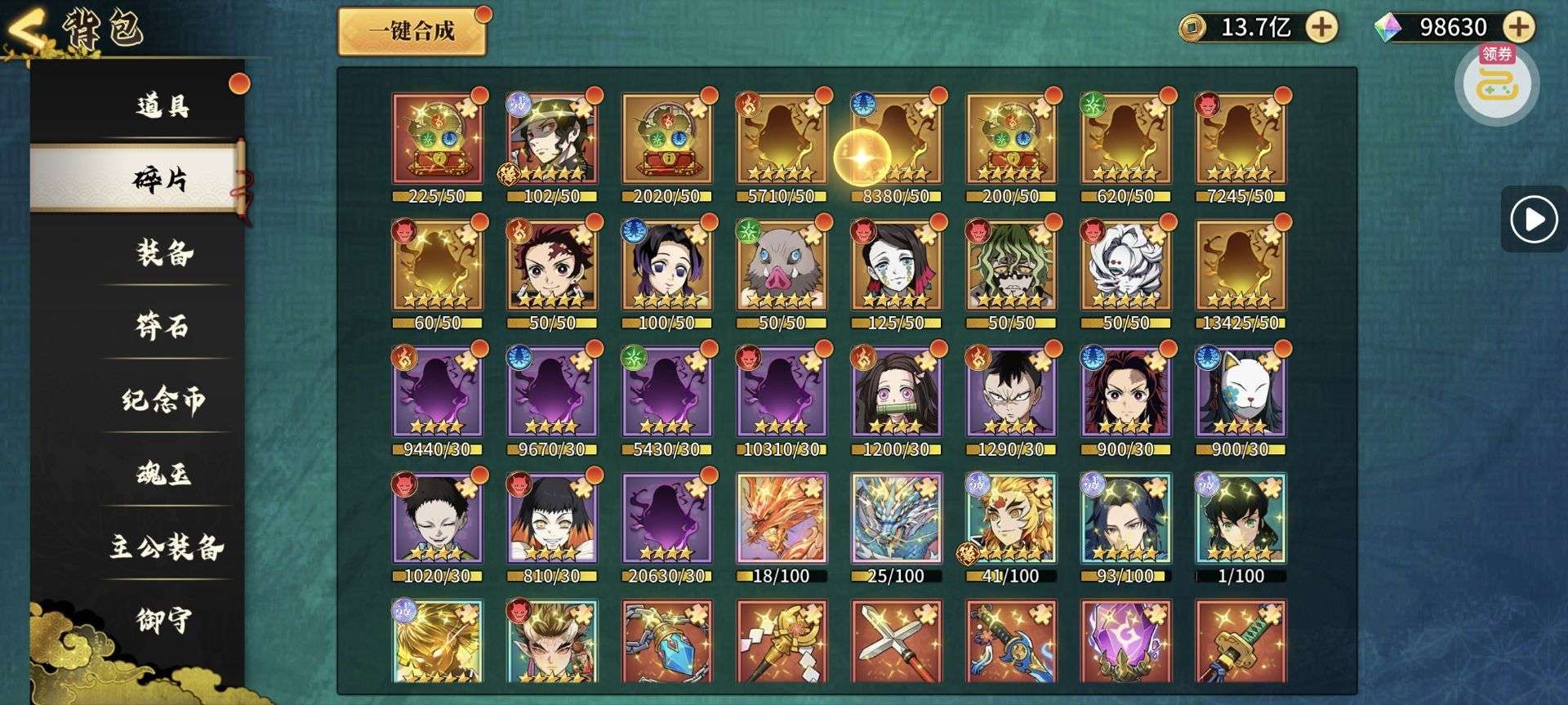This screenshot has width=1568, height=705.
Task: Select the orange dragon fragment 18/100
Action: tap(782, 519)
